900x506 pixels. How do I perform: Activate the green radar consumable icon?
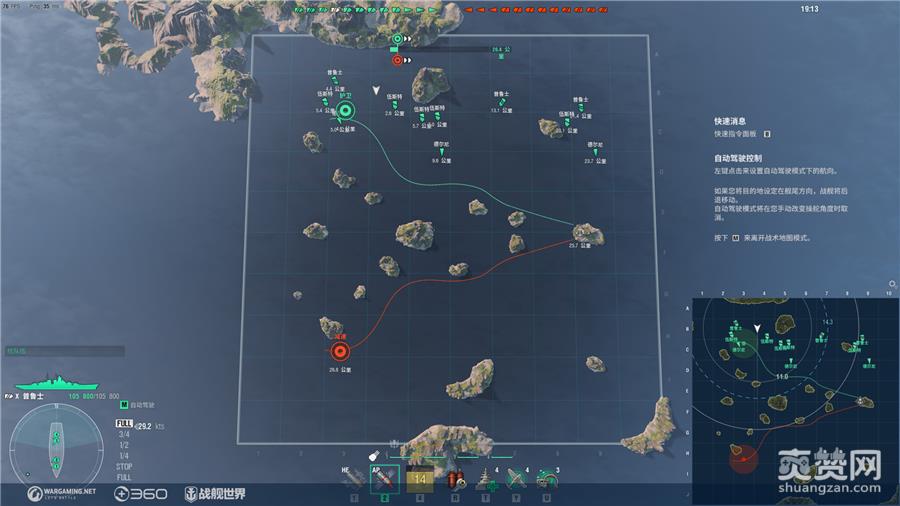point(546,480)
